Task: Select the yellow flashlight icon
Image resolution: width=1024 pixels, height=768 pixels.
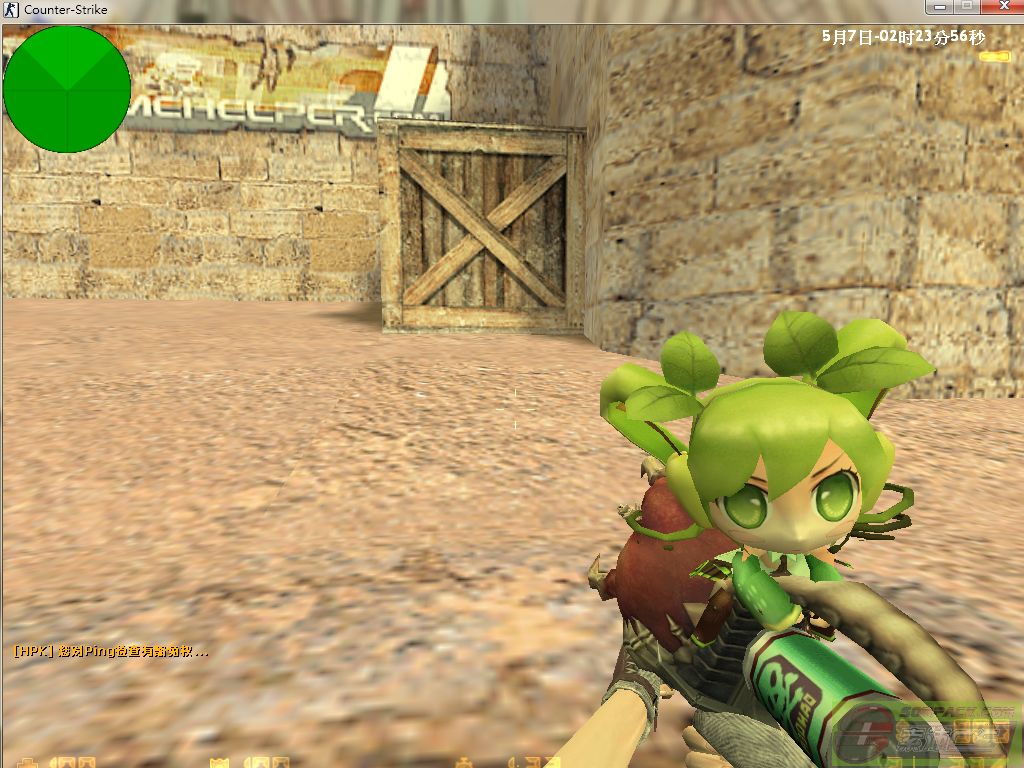Action: (994, 56)
